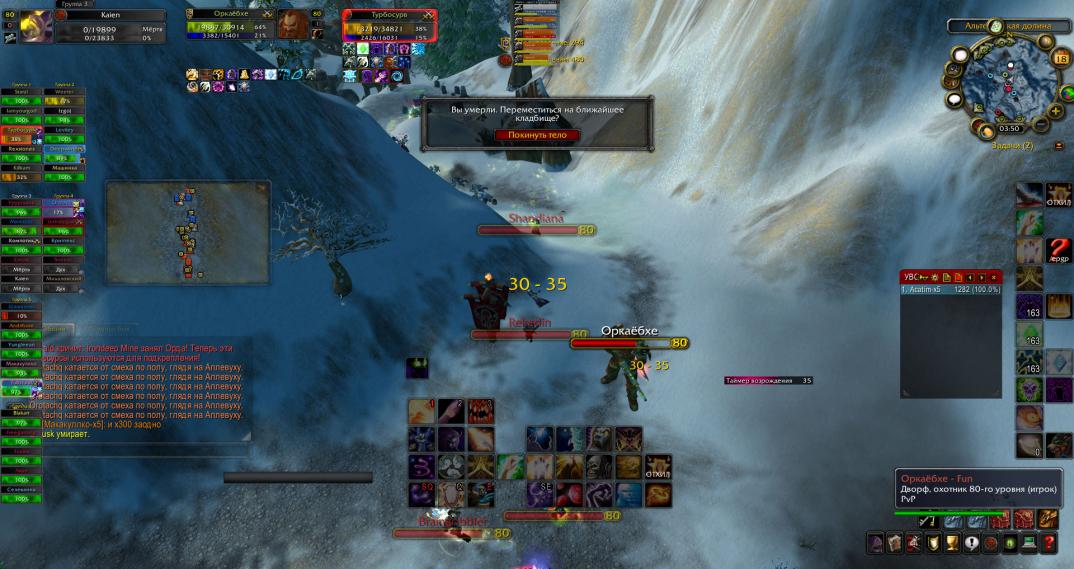The width and height of the screenshot is (1074, 569).
Task: Click the "Покинуть тело" release spirit button
Action: pyautogui.click(x=537, y=135)
